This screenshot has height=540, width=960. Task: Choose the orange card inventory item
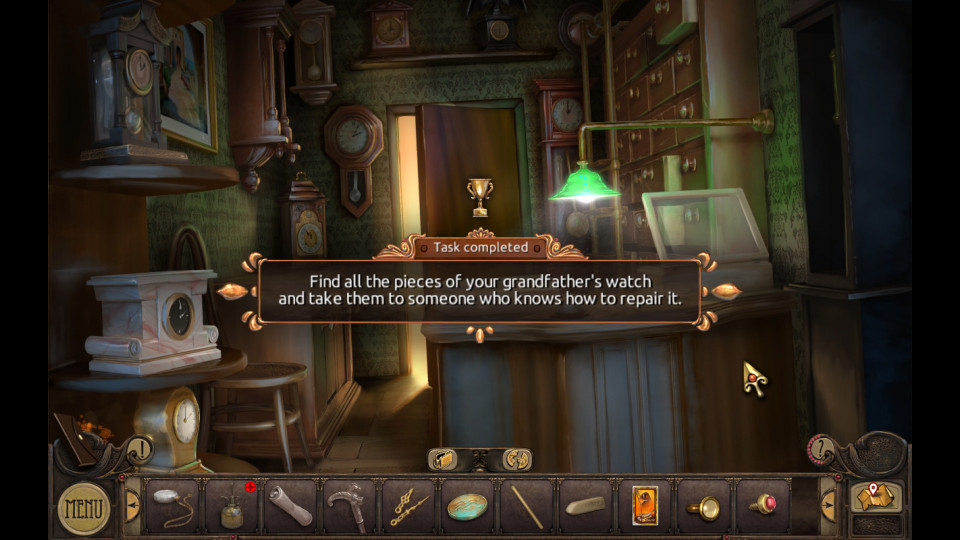(644, 506)
